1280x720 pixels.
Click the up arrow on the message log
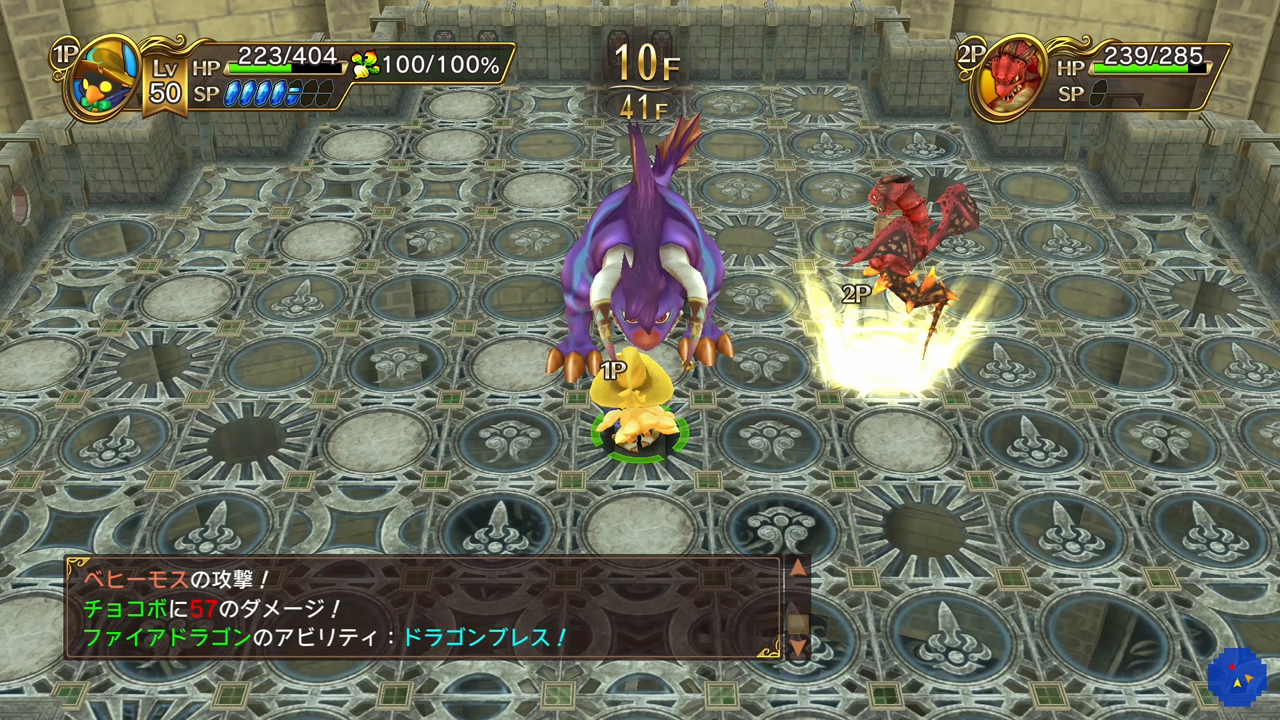click(x=798, y=567)
